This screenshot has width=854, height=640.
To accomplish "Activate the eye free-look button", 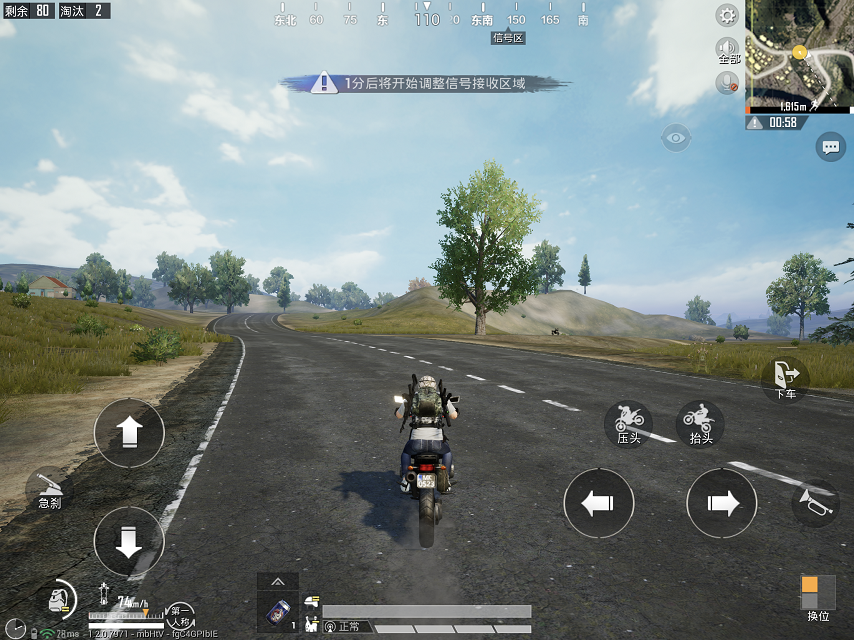I will [676, 138].
